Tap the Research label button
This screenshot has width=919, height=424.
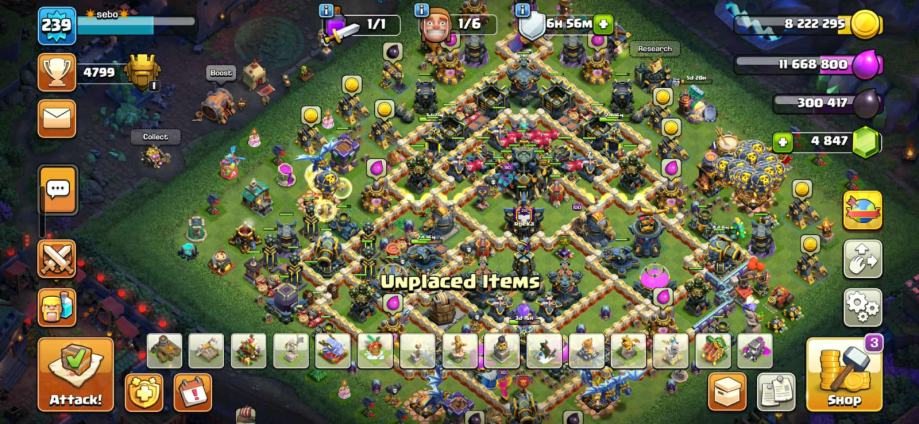[655, 49]
